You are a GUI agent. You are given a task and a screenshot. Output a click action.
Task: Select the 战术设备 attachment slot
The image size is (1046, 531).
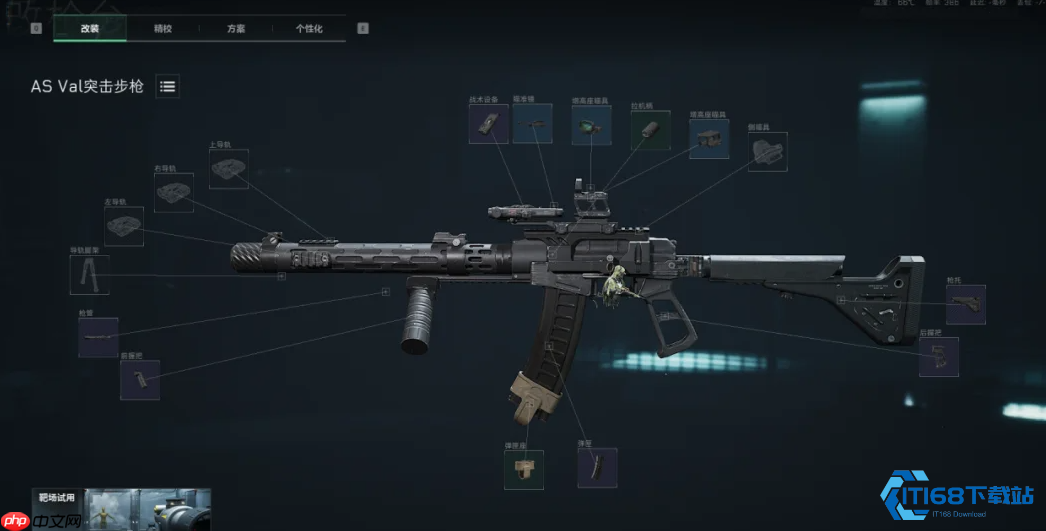click(x=489, y=124)
